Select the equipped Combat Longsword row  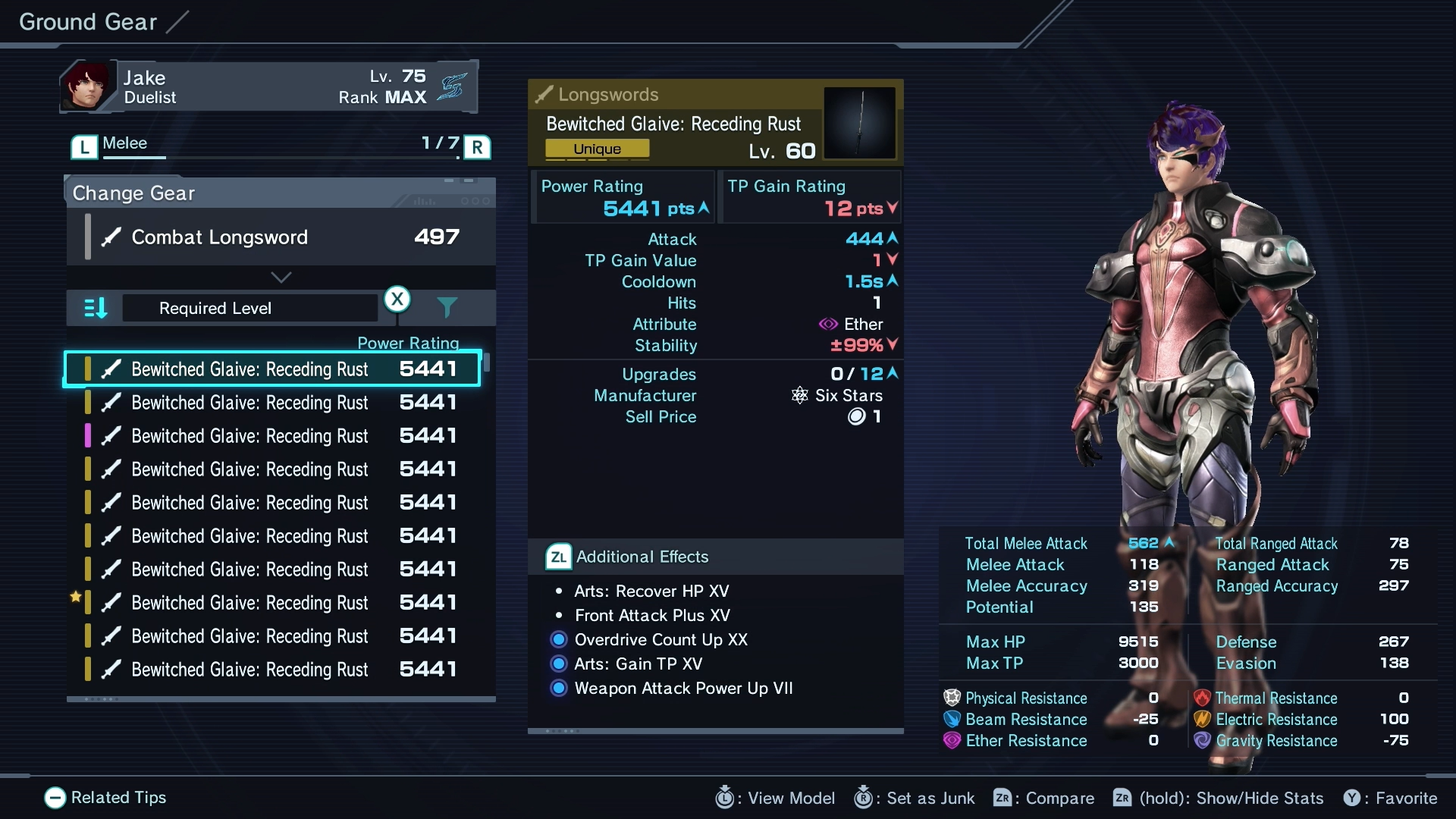click(281, 237)
